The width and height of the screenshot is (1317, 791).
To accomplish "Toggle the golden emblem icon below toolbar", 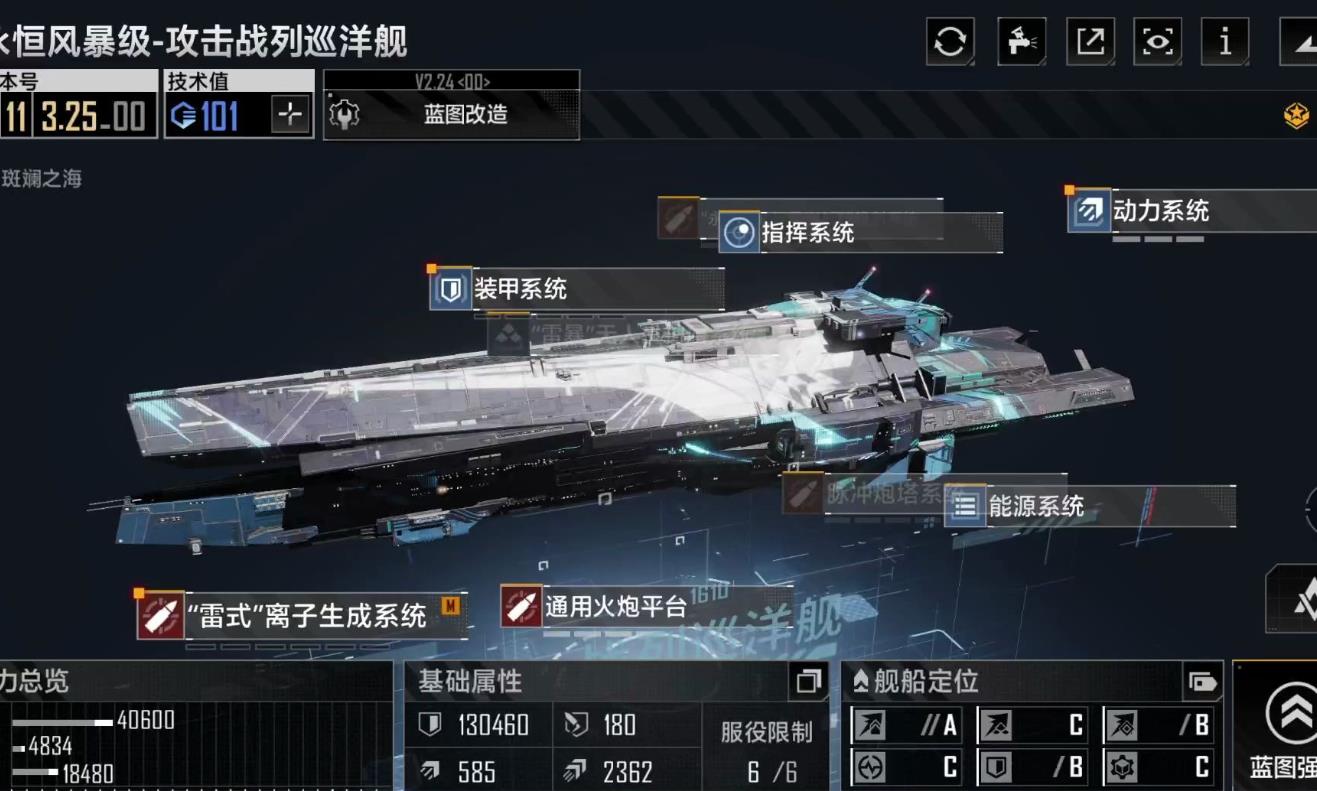I will click(1297, 117).
